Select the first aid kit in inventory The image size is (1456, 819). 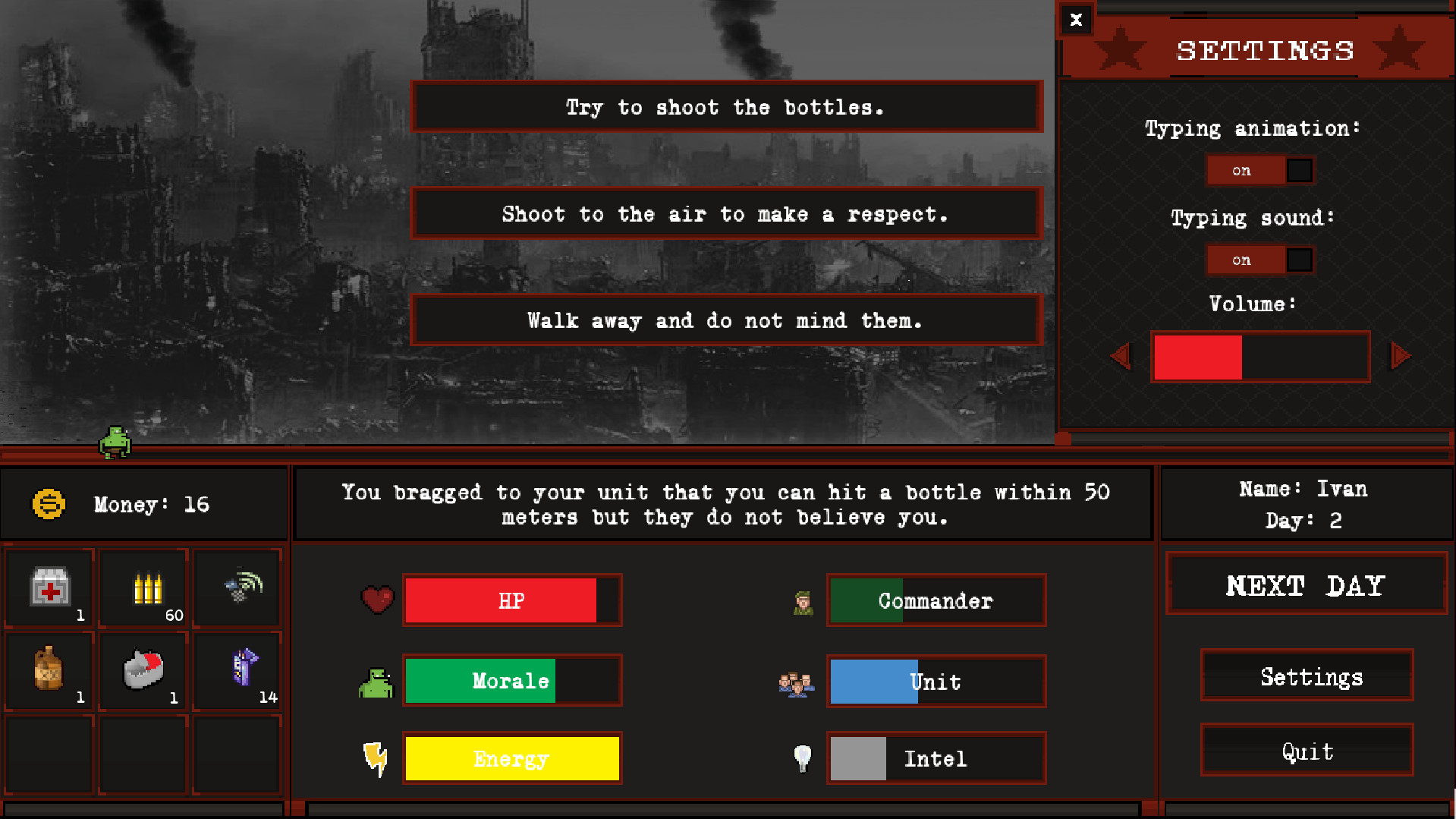[x=48, y=584]
